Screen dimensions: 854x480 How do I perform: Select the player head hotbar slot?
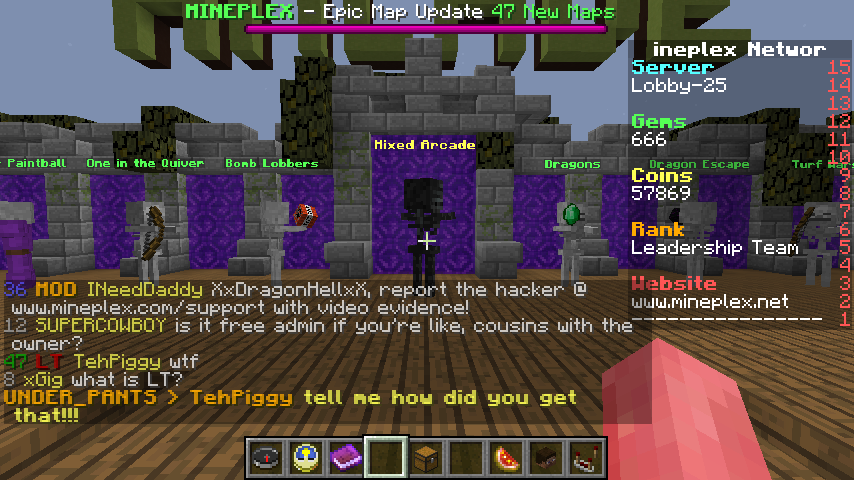545,457
